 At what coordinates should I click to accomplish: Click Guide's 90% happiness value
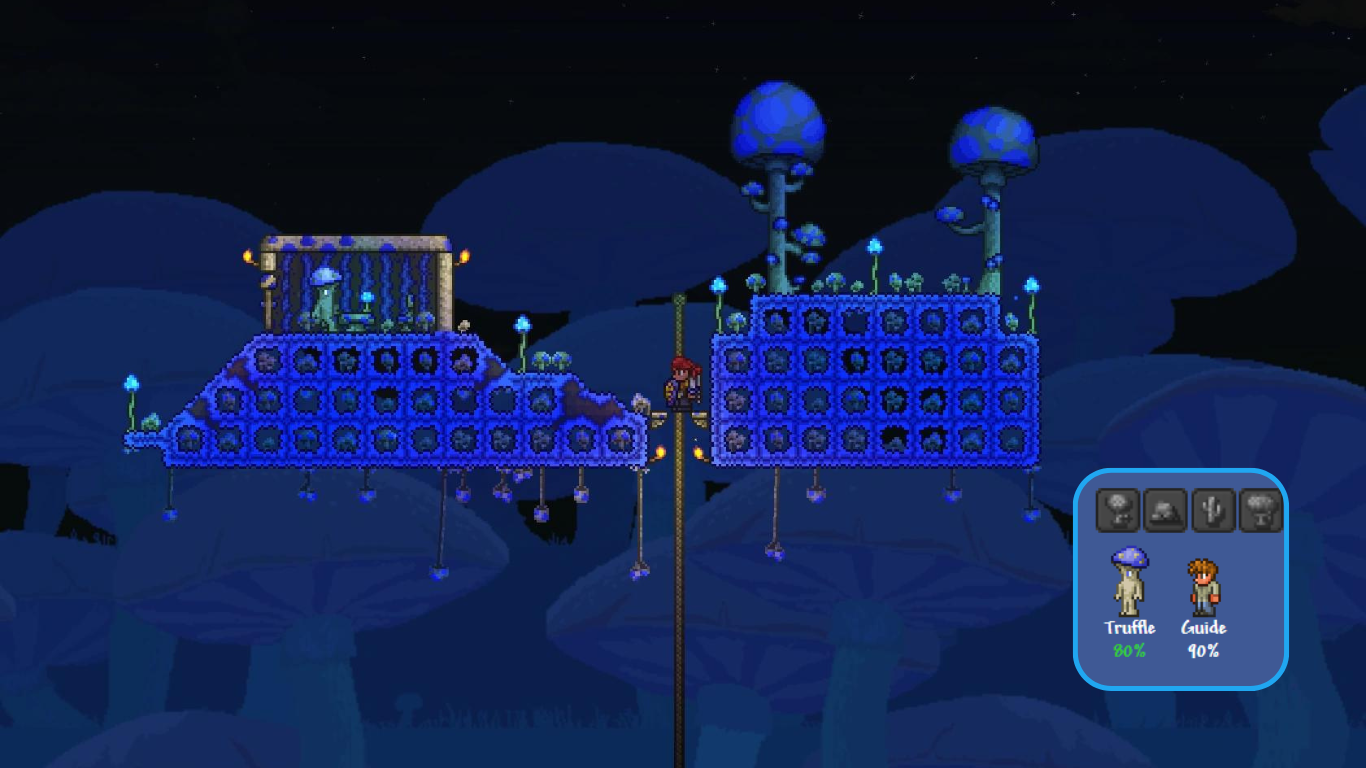tap(1204, 650)
